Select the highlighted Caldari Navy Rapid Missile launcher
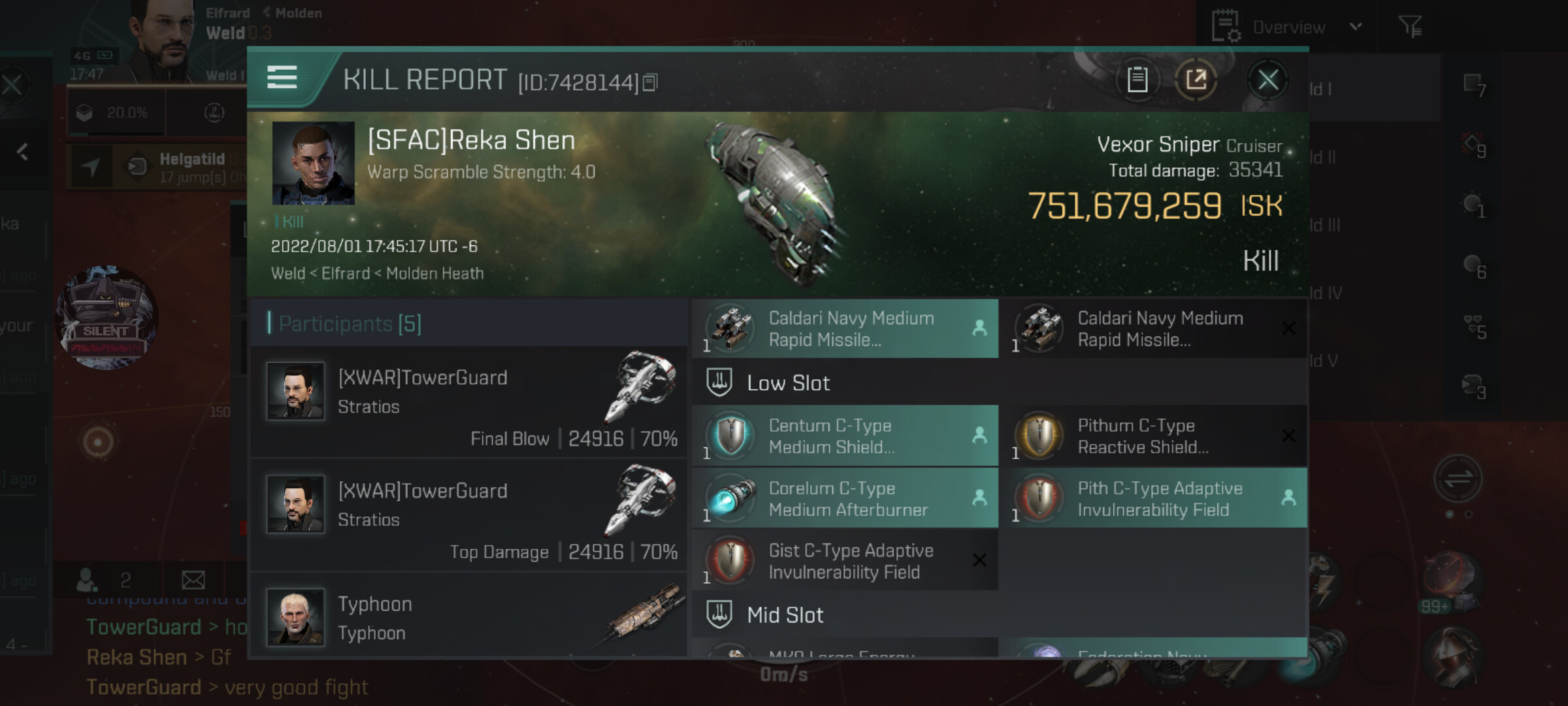 coord(845,329)
